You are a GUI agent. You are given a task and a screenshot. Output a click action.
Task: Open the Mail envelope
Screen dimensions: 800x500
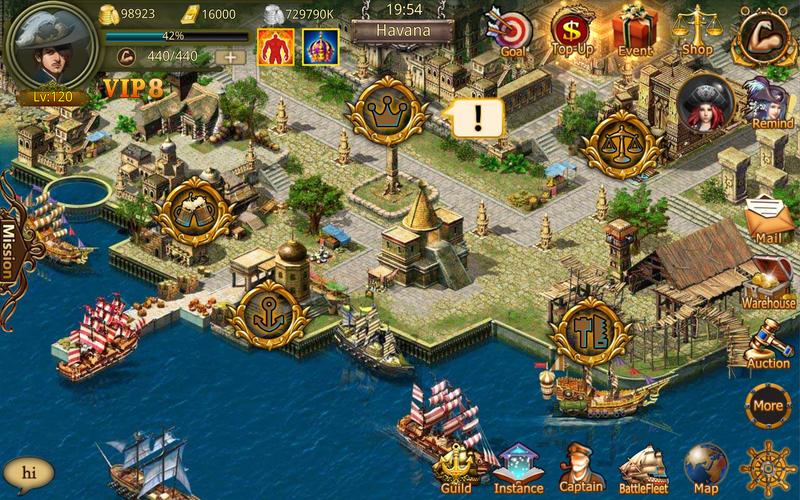[x=769, y=215]
